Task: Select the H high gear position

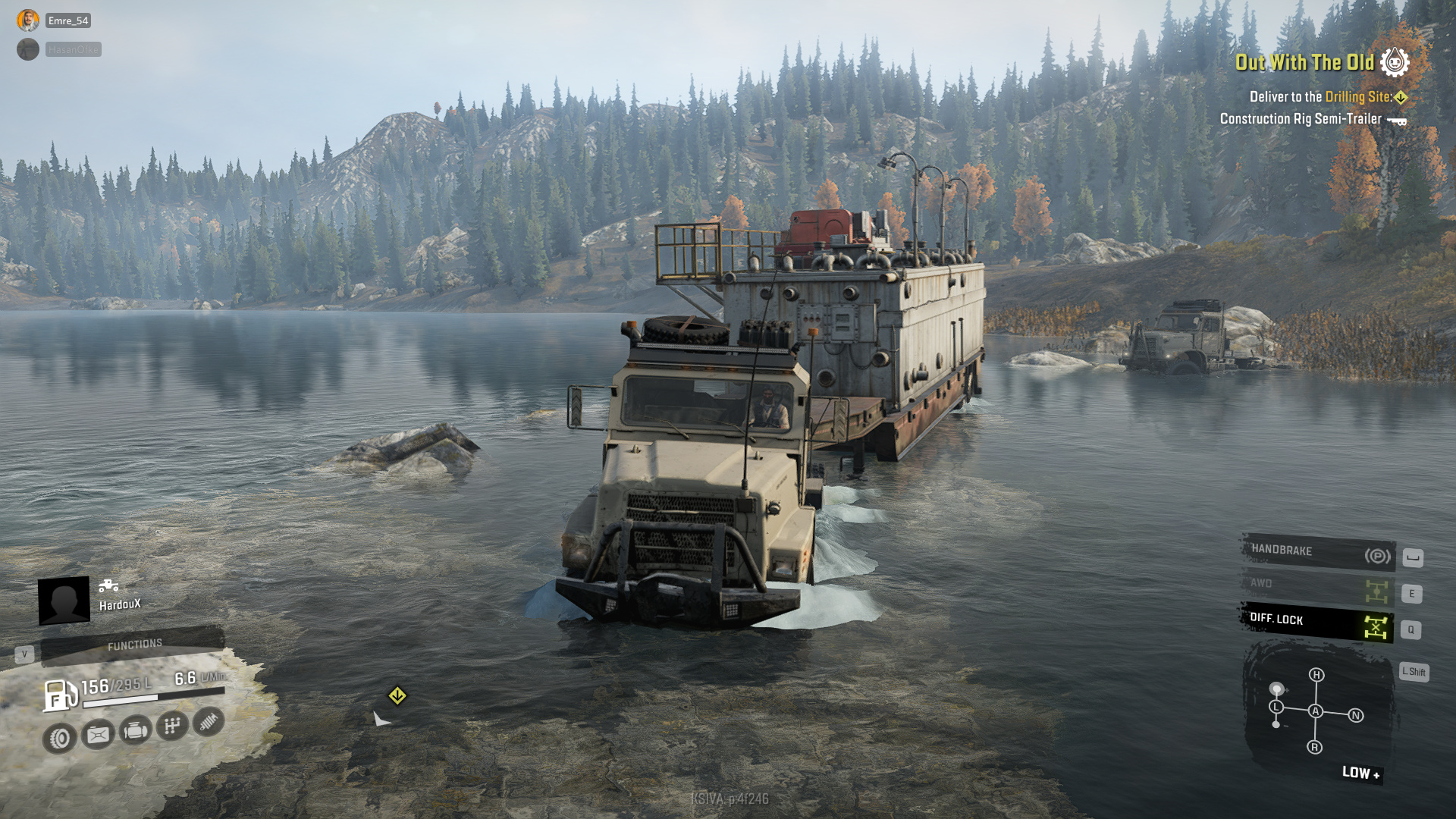Action: [x=1316, y=675]
